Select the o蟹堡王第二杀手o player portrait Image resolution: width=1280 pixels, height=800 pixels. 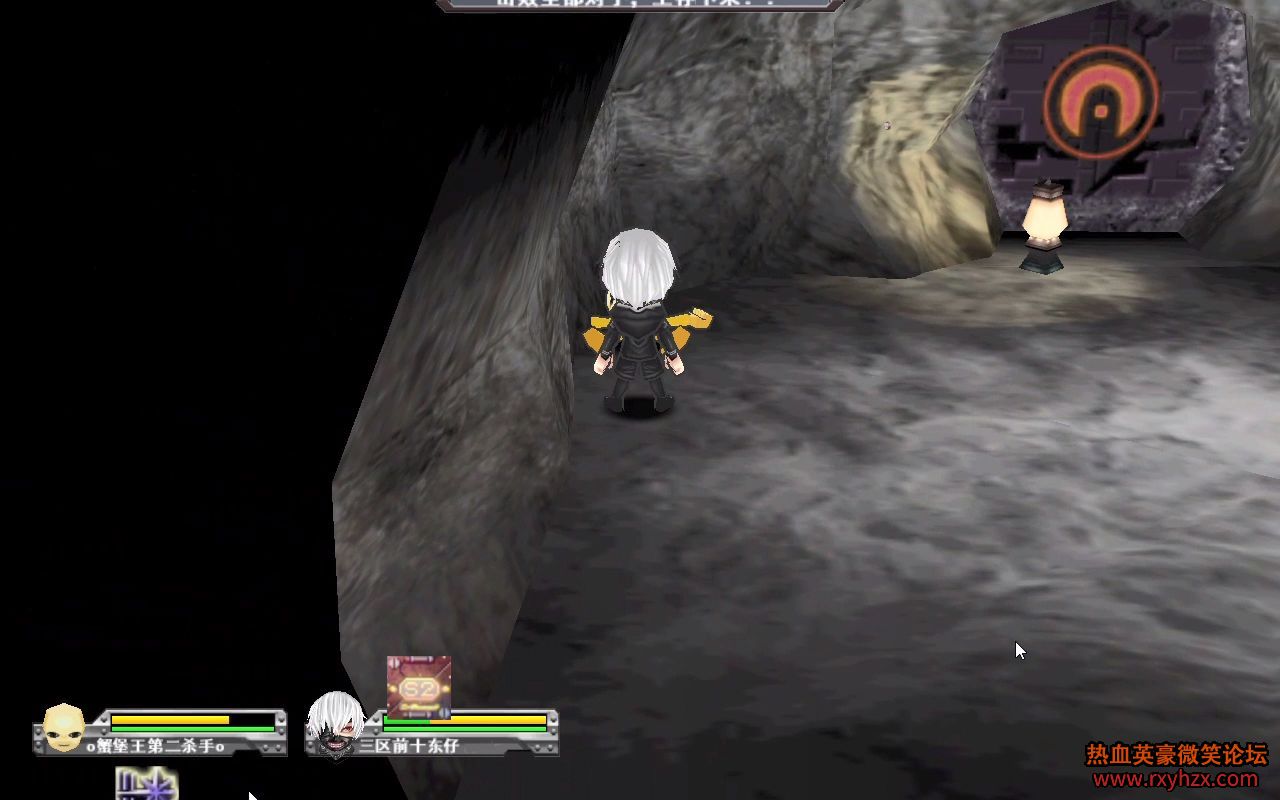tap(63, 727)
